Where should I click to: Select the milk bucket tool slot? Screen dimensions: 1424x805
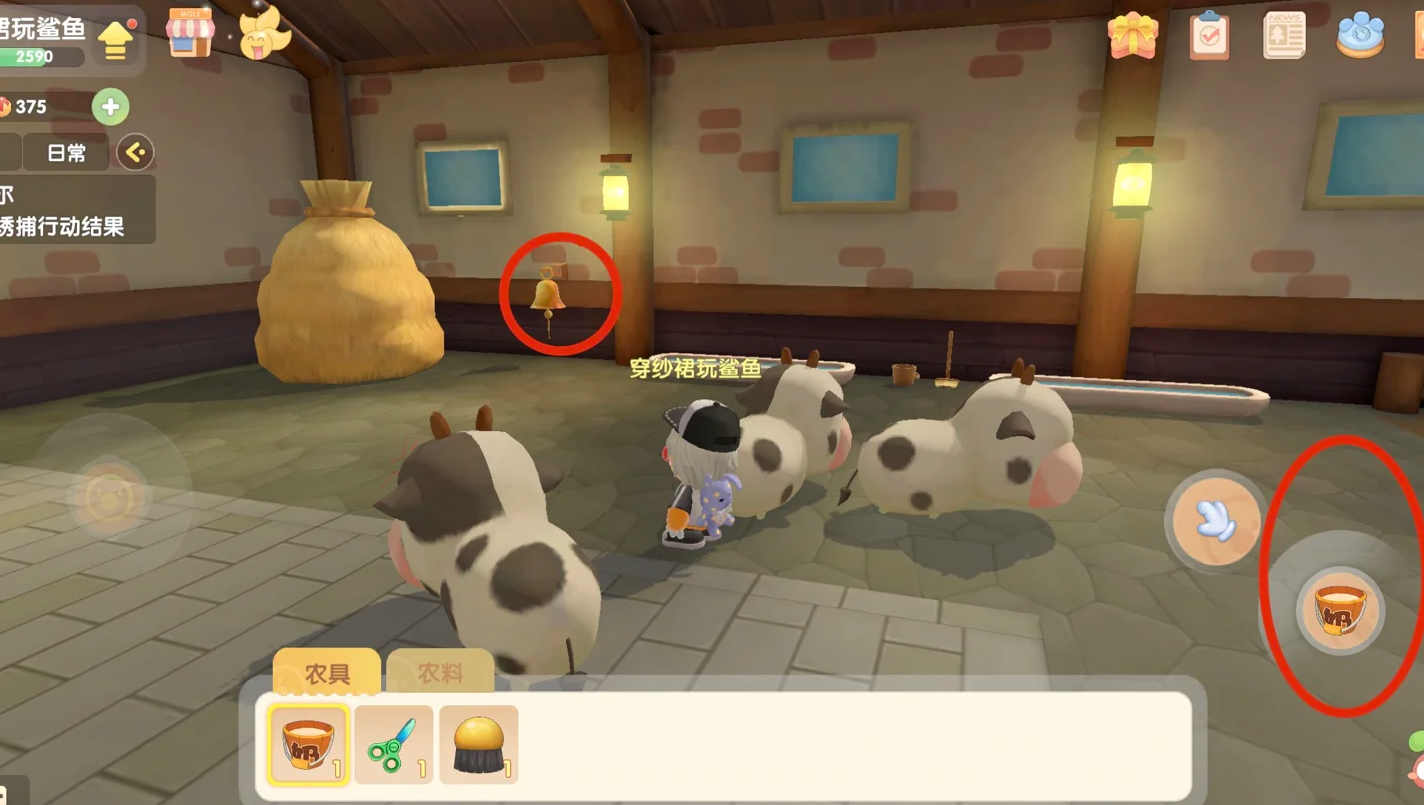pos(309,744)
